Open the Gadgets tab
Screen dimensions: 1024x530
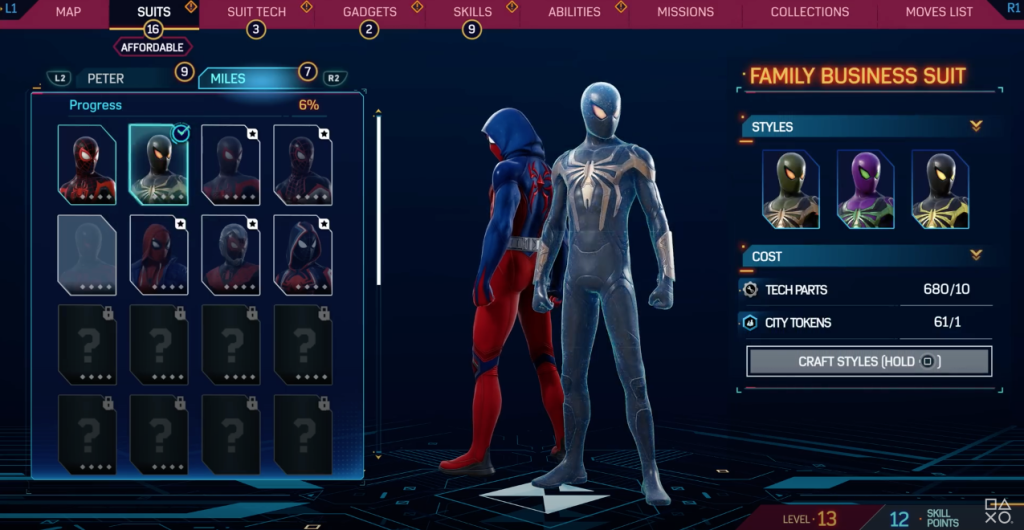point(369,12)
